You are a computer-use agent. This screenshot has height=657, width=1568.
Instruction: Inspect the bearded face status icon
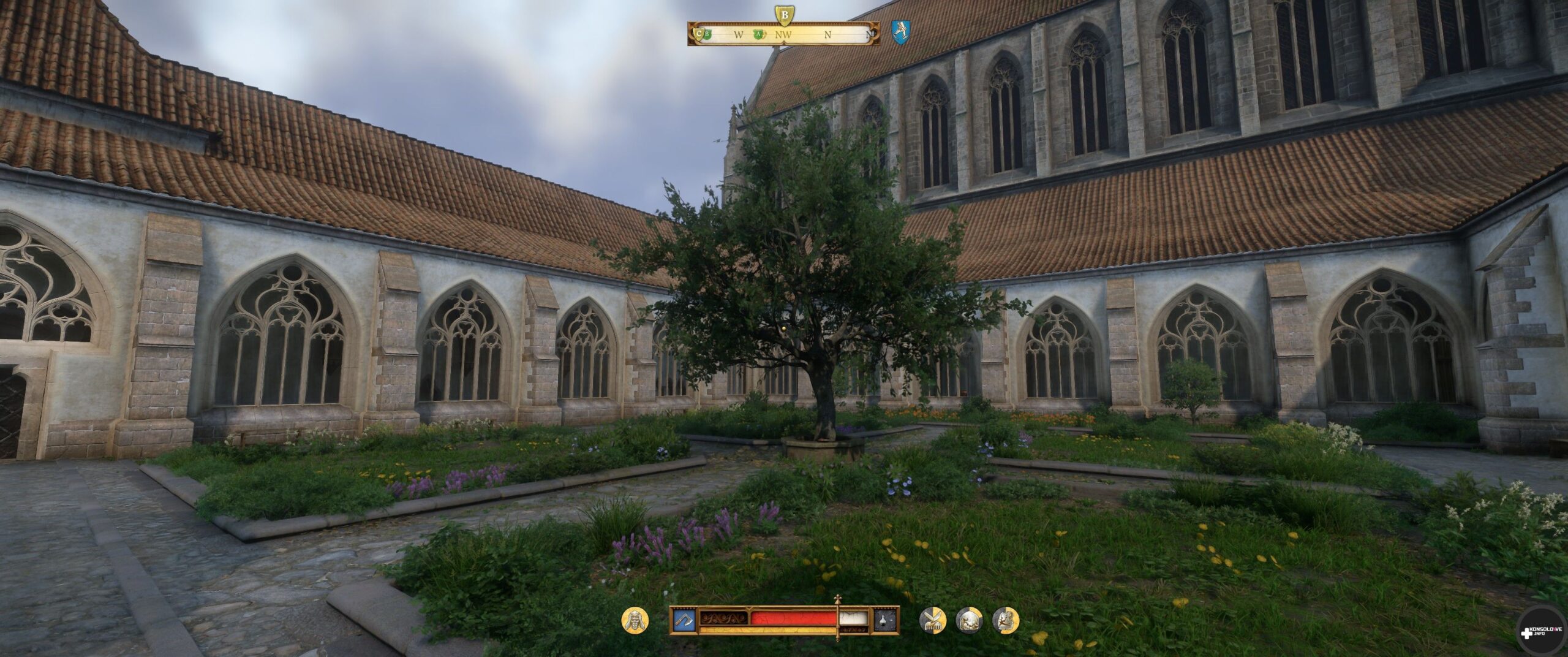point(635,620)
